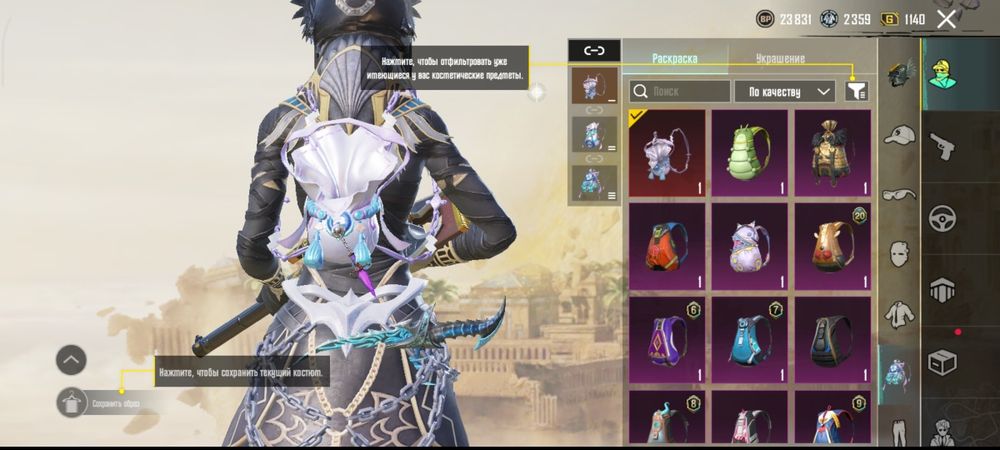Select the red and orange backpack
1000x450 pixels.
667,246
